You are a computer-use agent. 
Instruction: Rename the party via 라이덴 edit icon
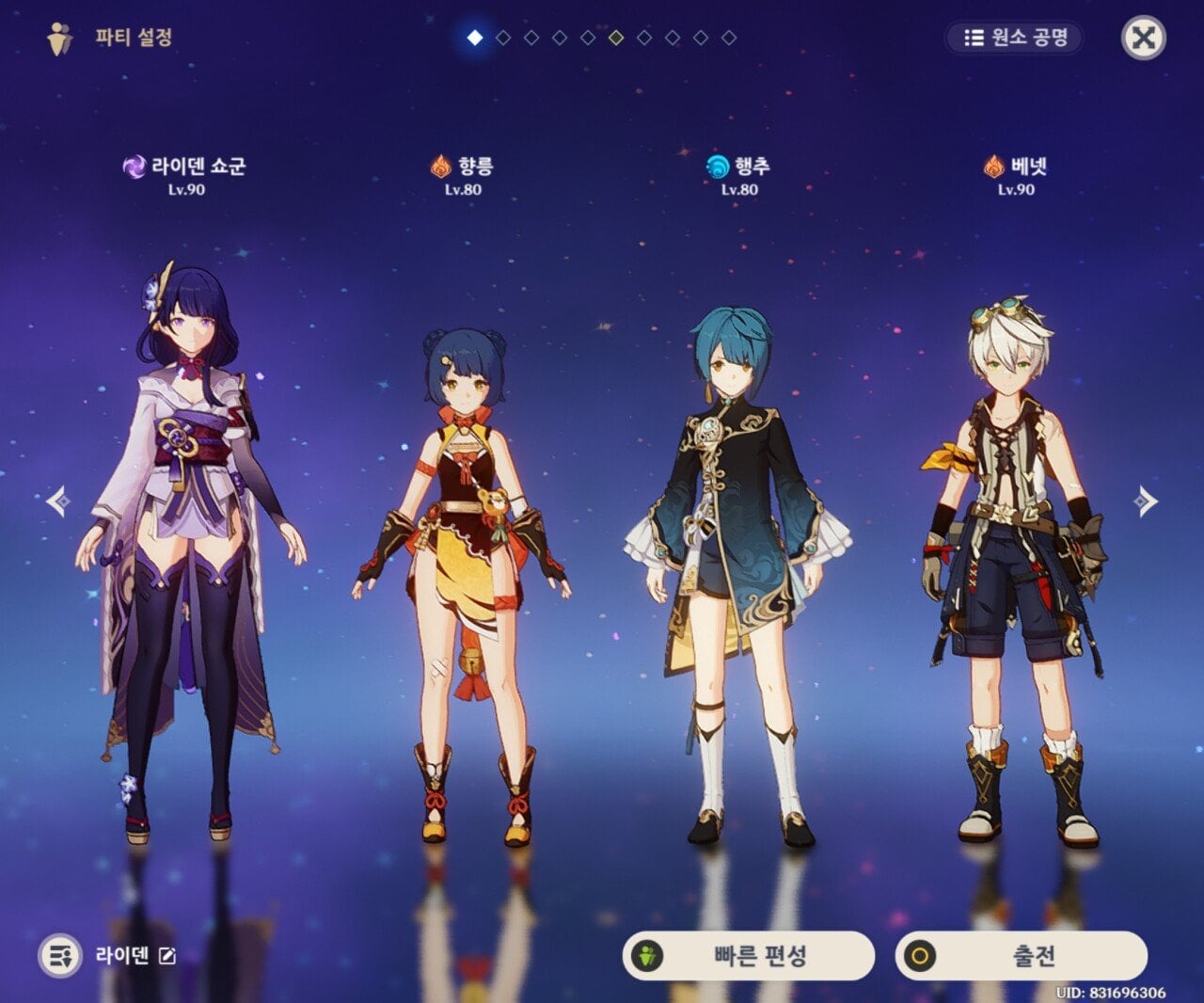click(167, 956)
